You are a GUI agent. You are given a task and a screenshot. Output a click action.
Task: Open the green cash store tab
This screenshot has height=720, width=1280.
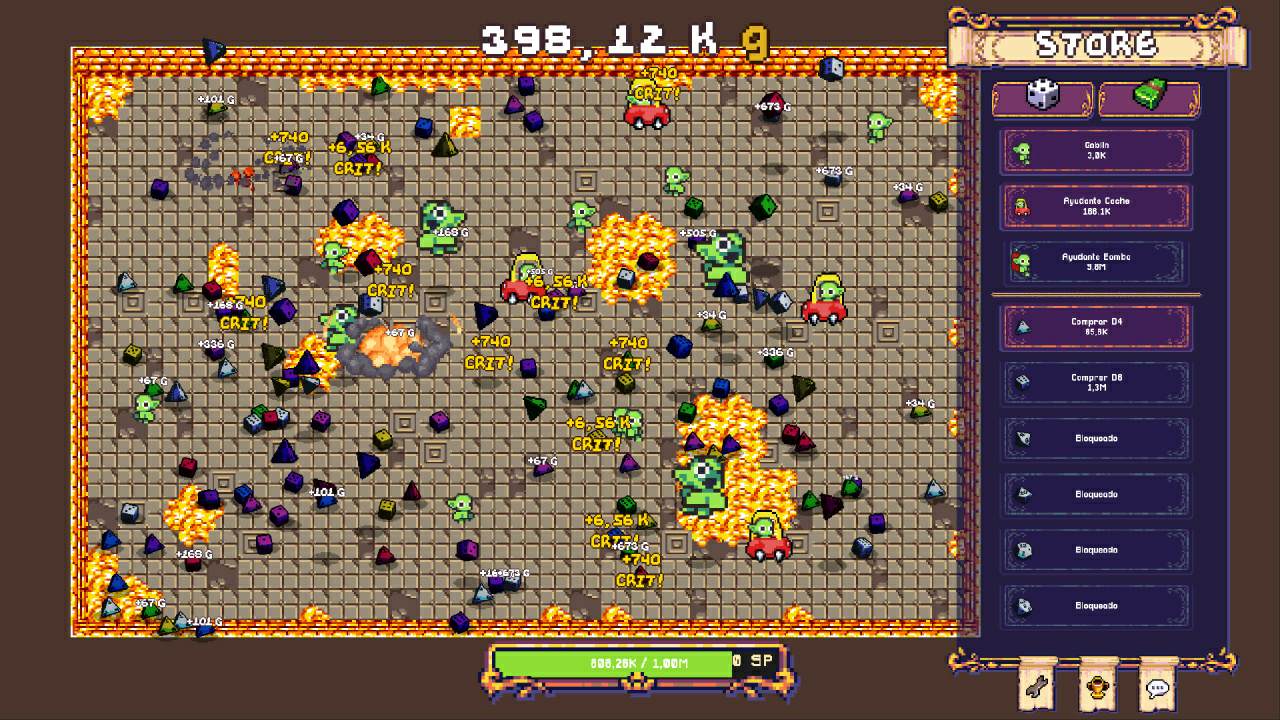point(1149,98)
